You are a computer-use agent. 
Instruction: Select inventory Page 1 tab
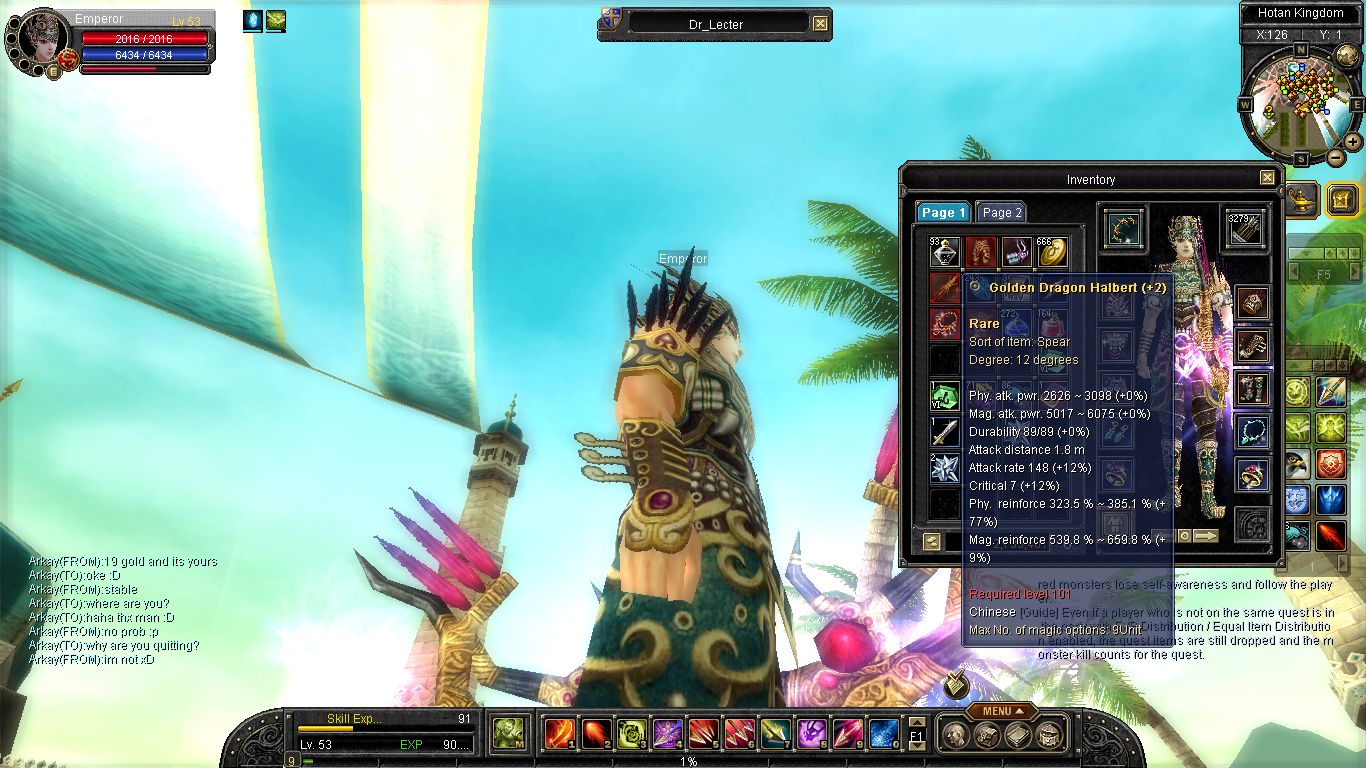coord(943,212)
